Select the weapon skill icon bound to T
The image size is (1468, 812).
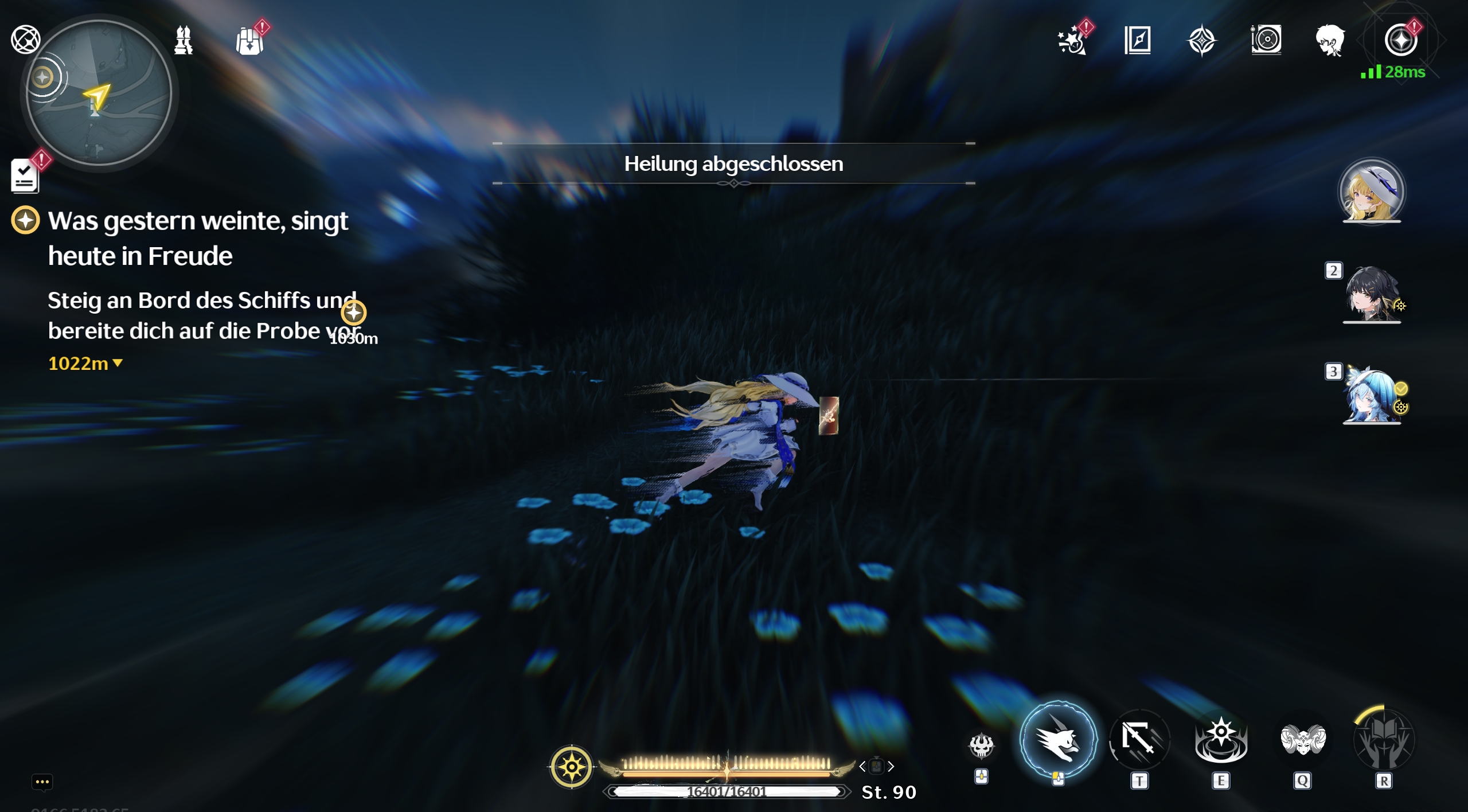(1141, 740)
